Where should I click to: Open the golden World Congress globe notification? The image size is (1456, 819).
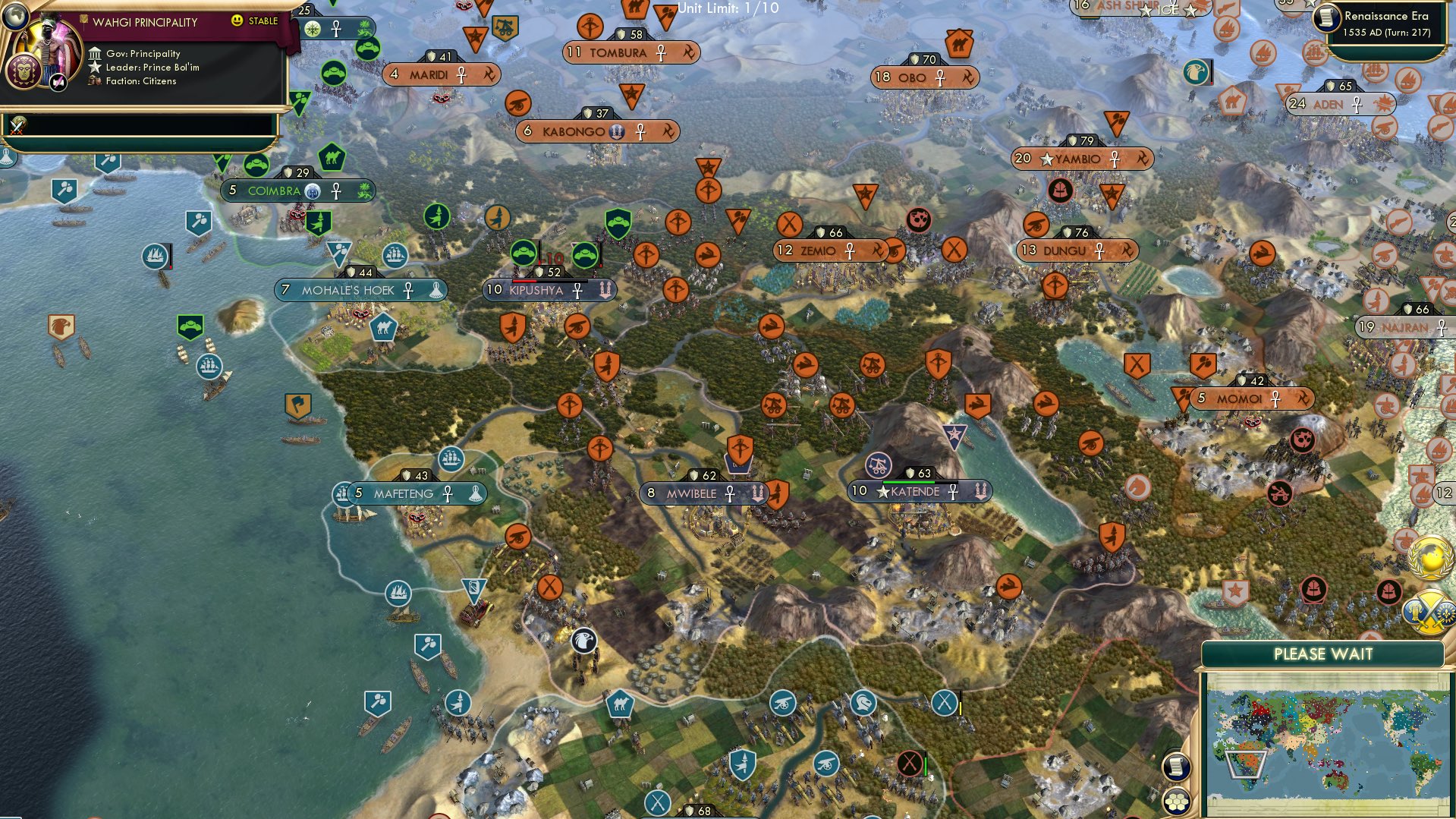tap(1430, 556)
